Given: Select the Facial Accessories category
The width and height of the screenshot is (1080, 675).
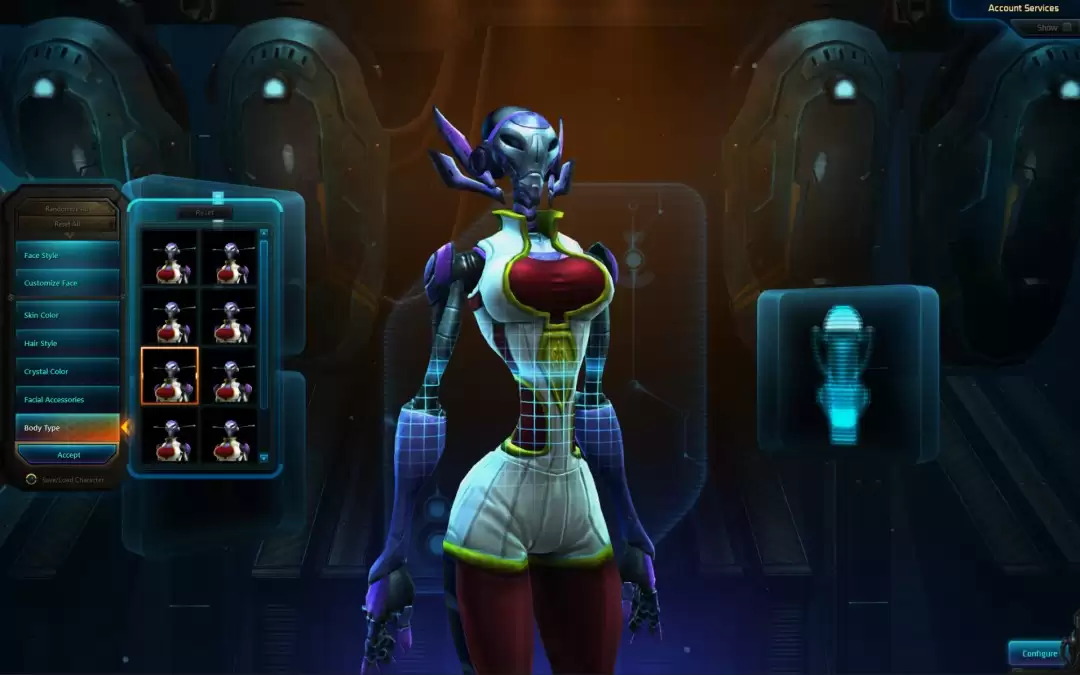Looking at the screenshot, I should [x=68, y=399].
